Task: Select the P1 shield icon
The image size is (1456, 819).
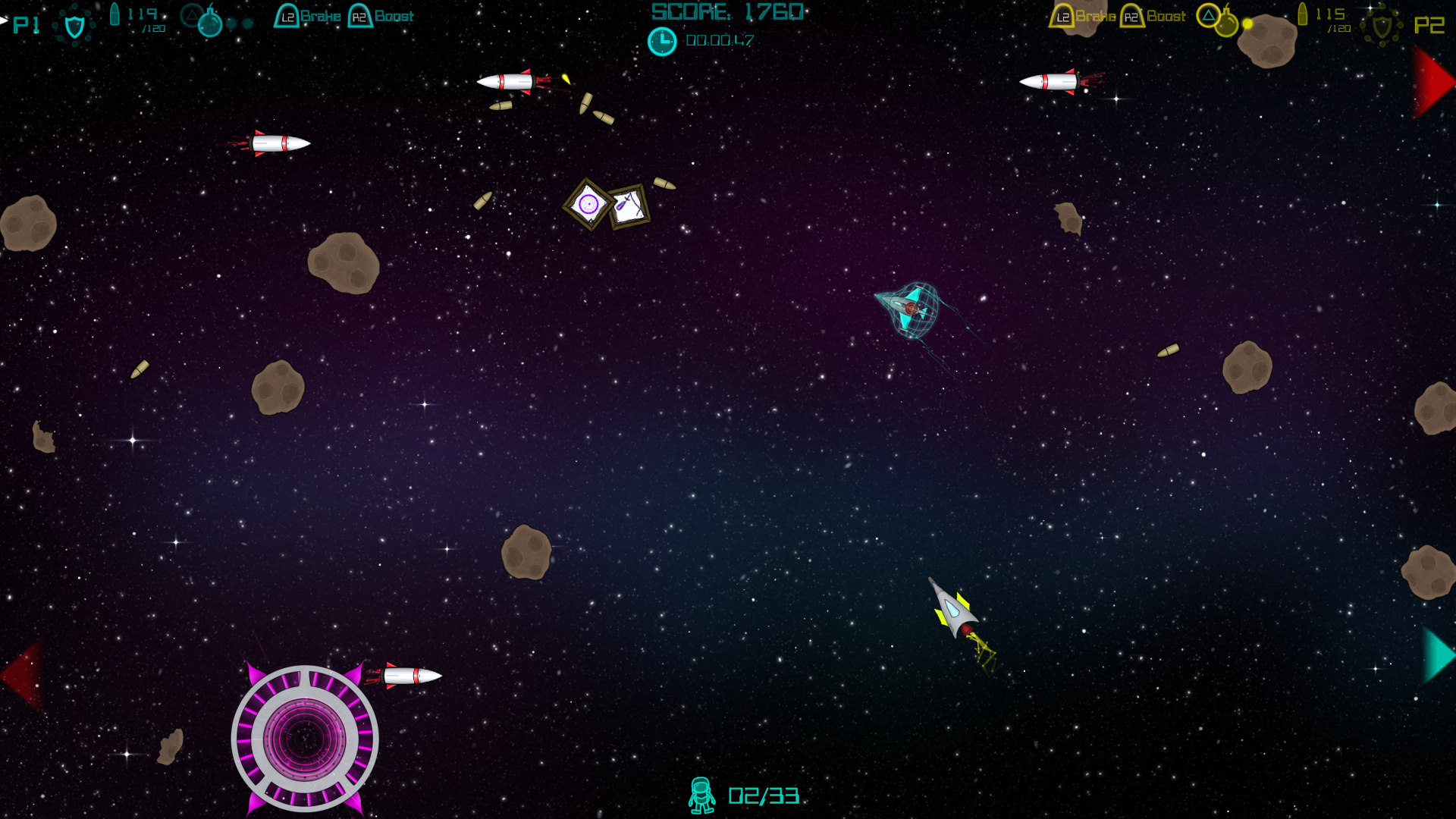Action: pos(76,27)
